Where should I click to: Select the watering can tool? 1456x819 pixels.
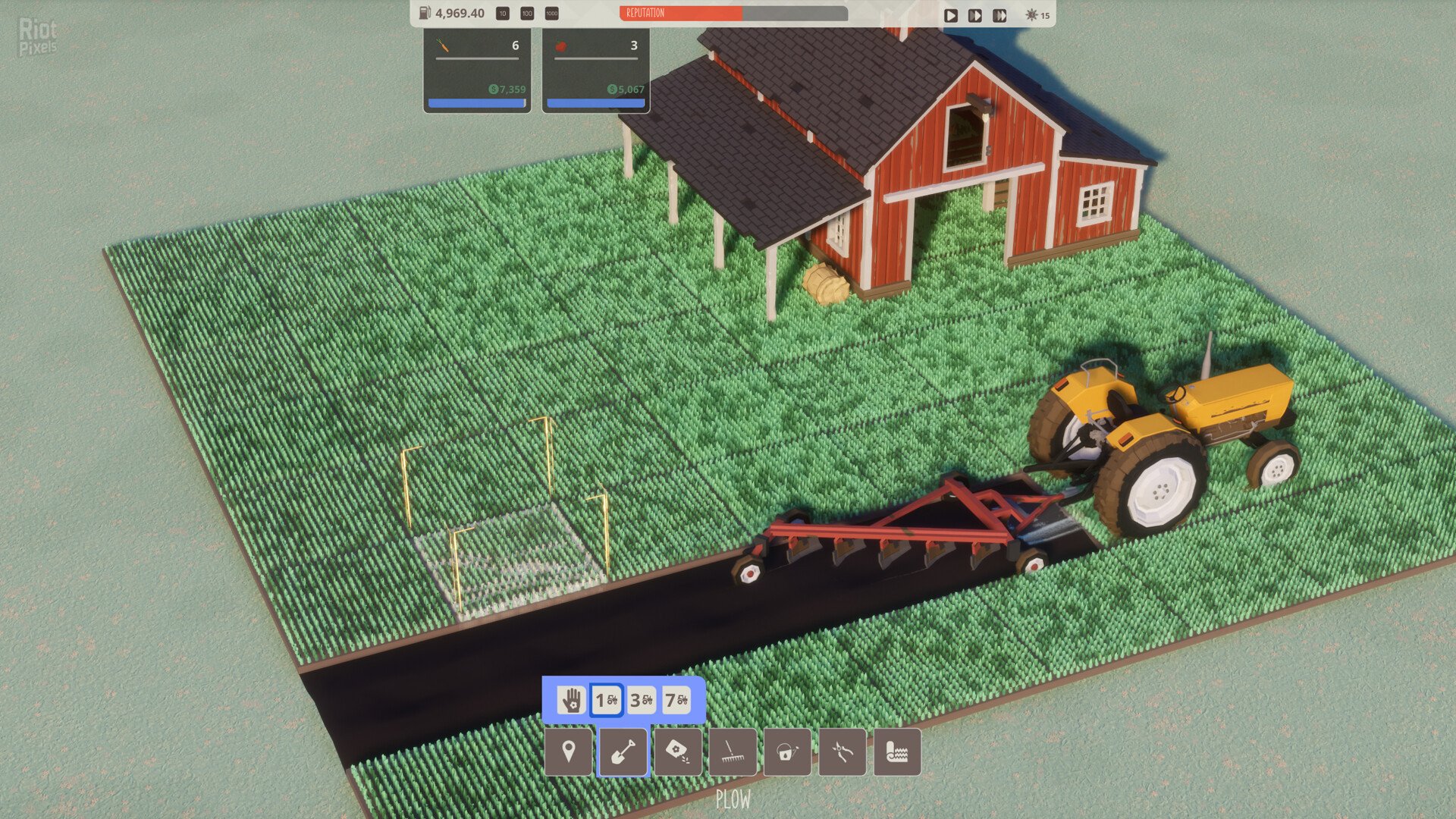click(x=789, y=752)
